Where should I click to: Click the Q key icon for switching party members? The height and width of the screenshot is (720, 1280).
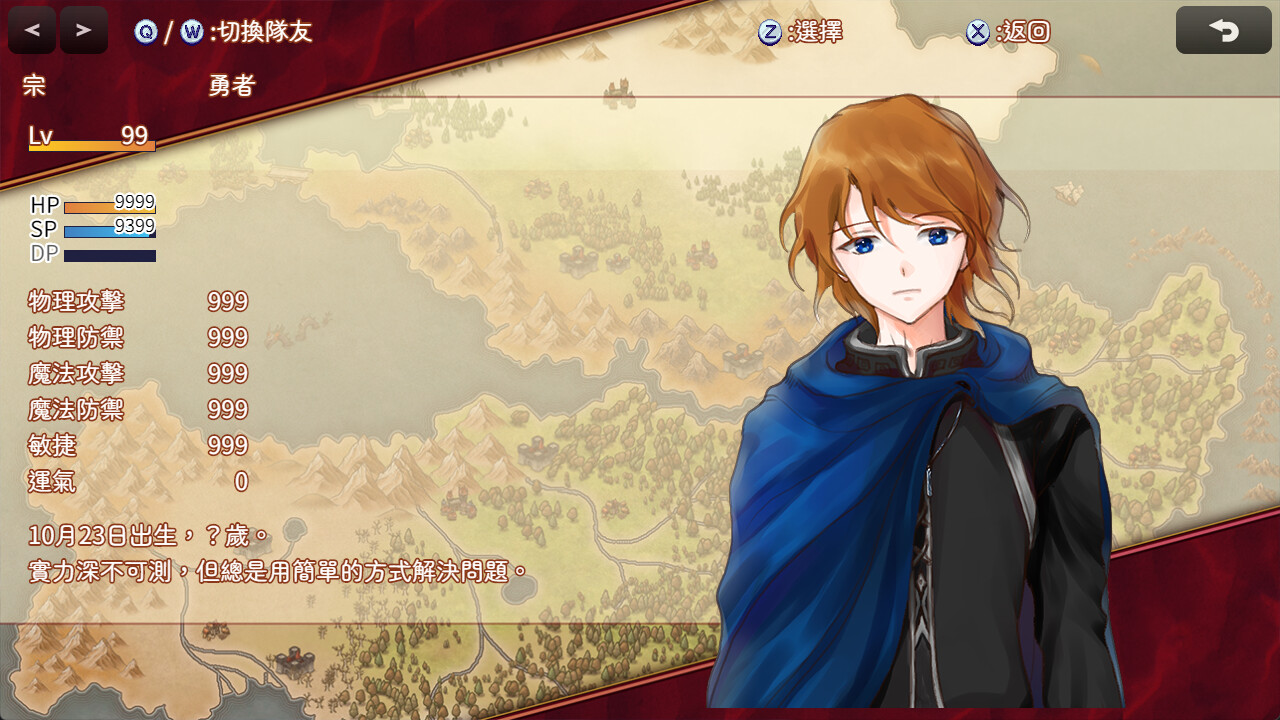pyautogui.click(x=146, y=33)
